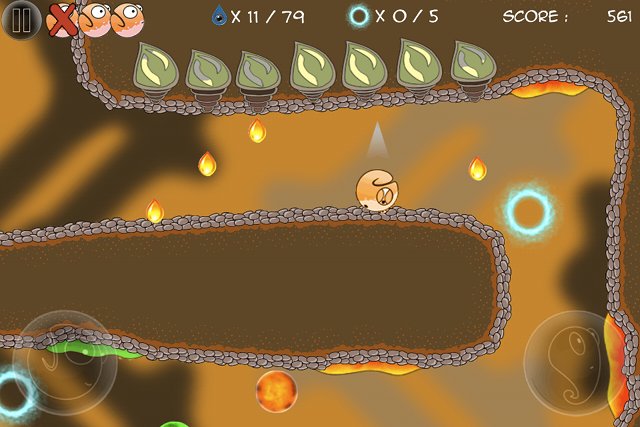Pause the game with the pause button
The image size is (640, 427).
pyautogui.click(x=20, y=19)
